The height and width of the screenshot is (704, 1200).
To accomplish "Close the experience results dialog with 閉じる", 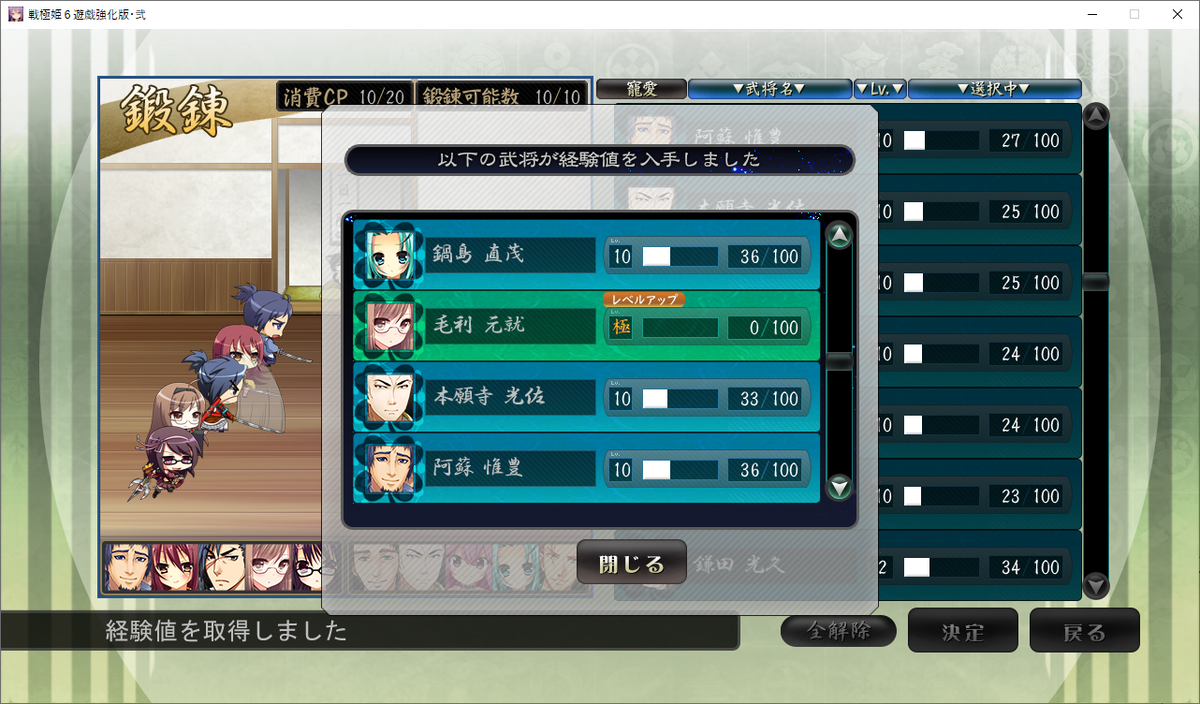I will pos(631,563).
